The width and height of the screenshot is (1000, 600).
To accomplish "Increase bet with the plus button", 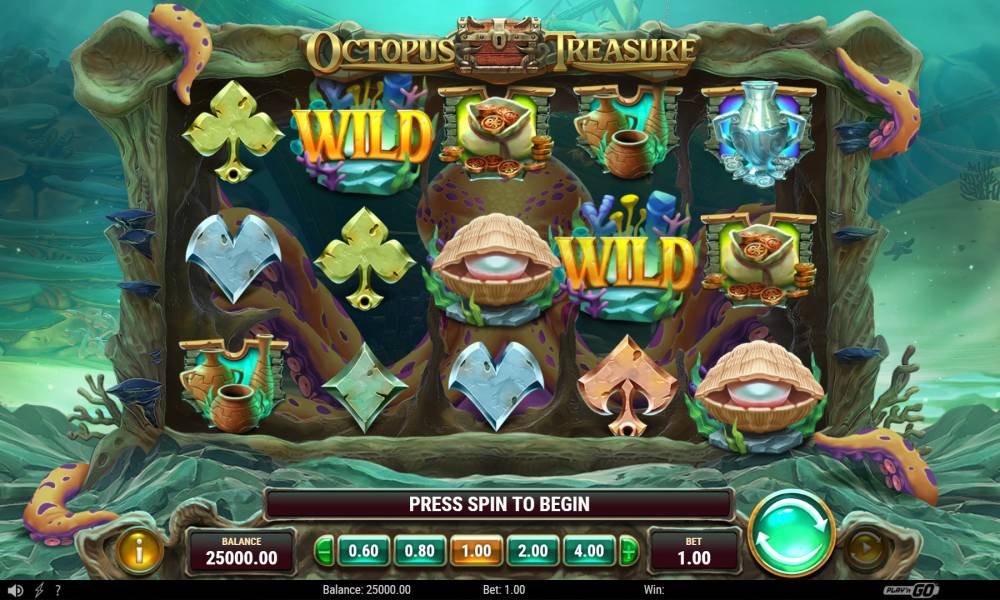I will point(628,551).
